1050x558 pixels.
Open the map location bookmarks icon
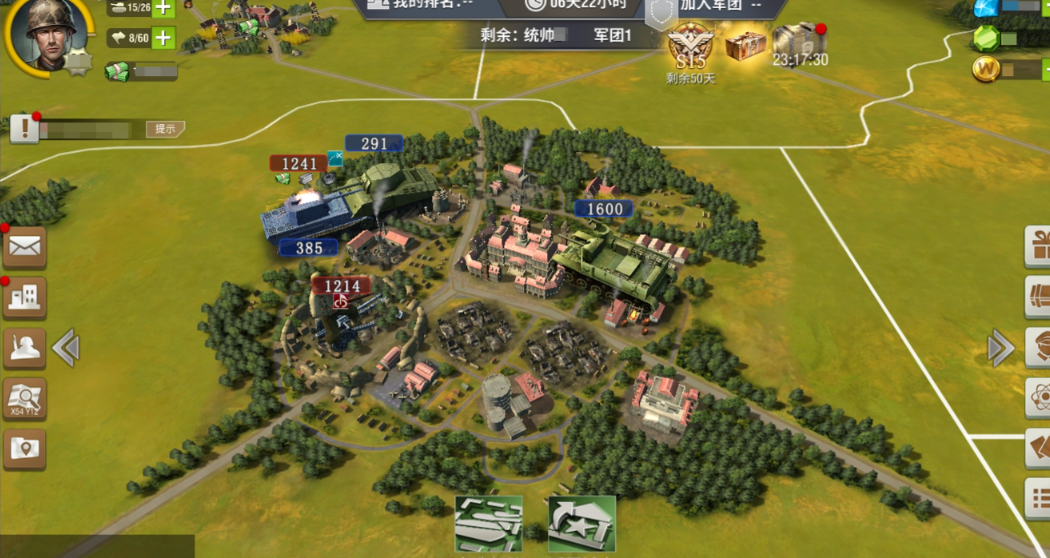24,449
